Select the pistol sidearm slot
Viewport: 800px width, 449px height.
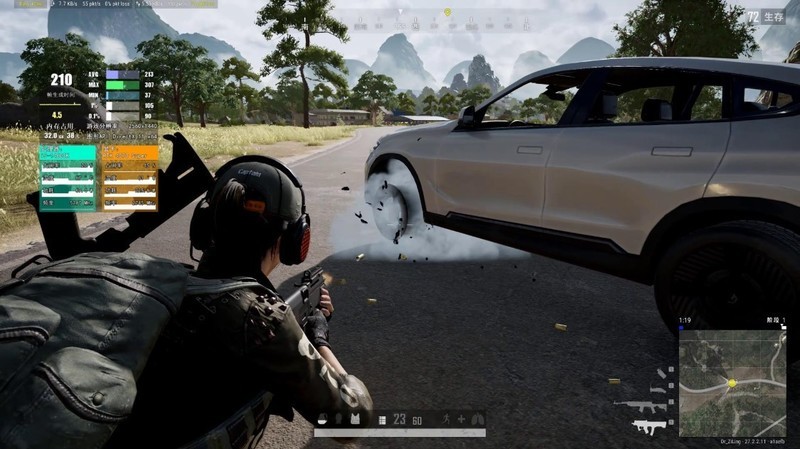click(659, 388)
